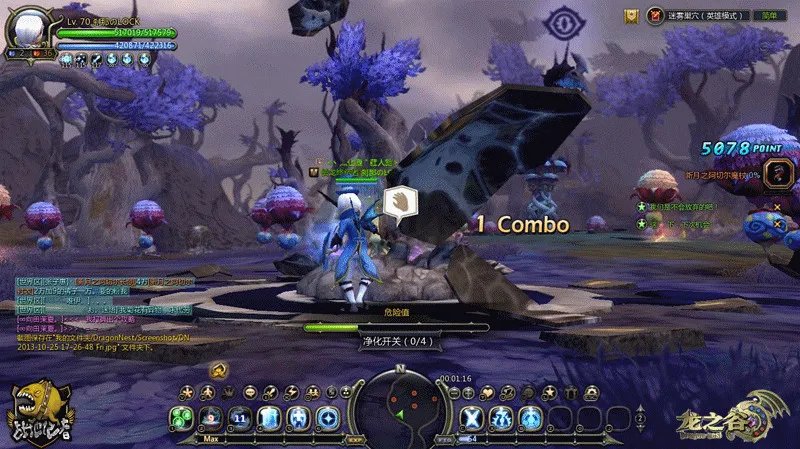Use the hotbar skill showing cooldown 11
800x449 pixels.
tap(240, 417)
